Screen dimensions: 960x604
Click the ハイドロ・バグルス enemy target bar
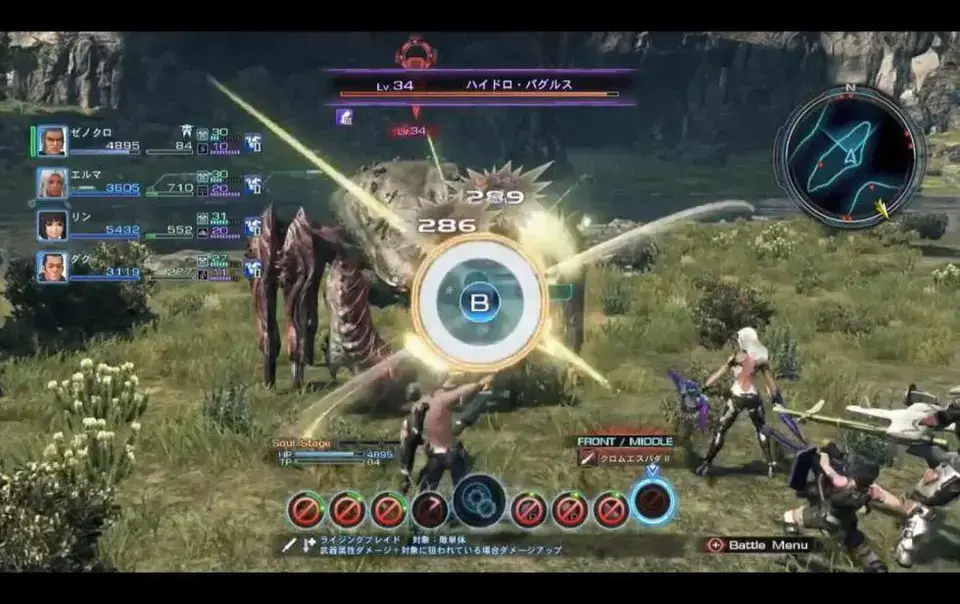click(x=480, y=86)
